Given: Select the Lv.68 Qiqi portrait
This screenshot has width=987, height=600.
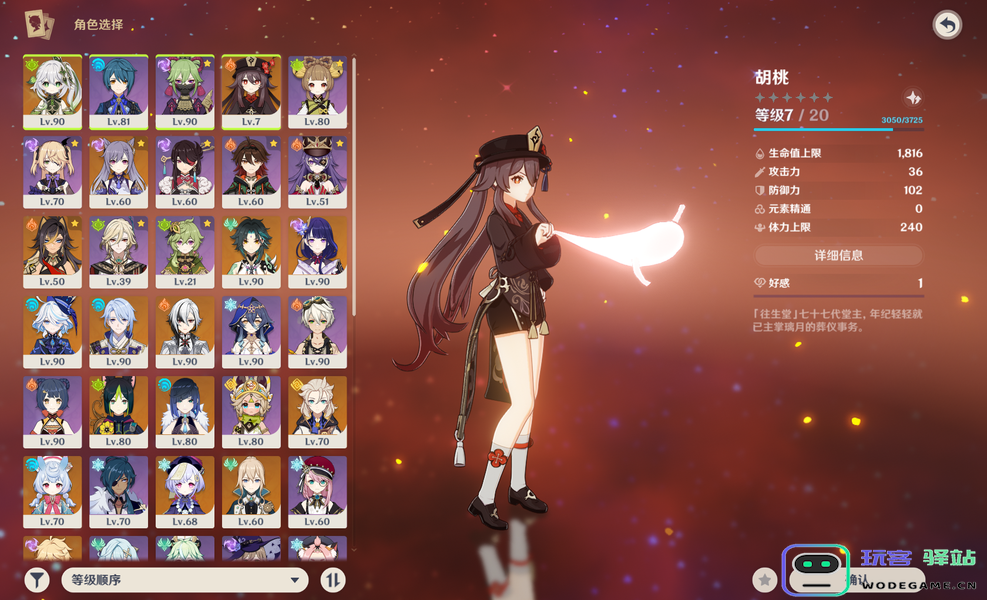Looking at the screenshot, I should click(x=185, y=491).
